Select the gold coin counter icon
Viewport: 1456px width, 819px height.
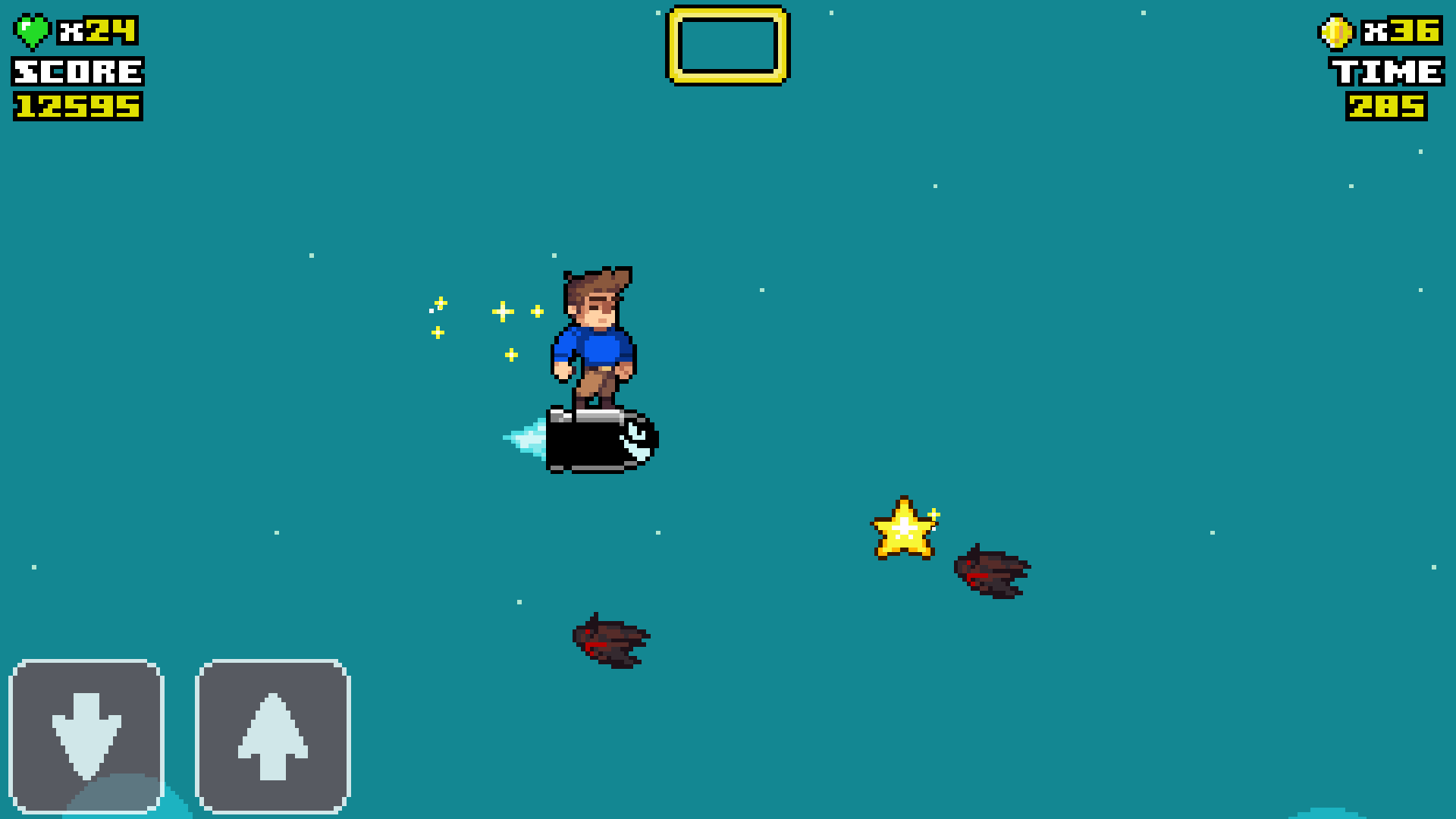click(1335, 32)
